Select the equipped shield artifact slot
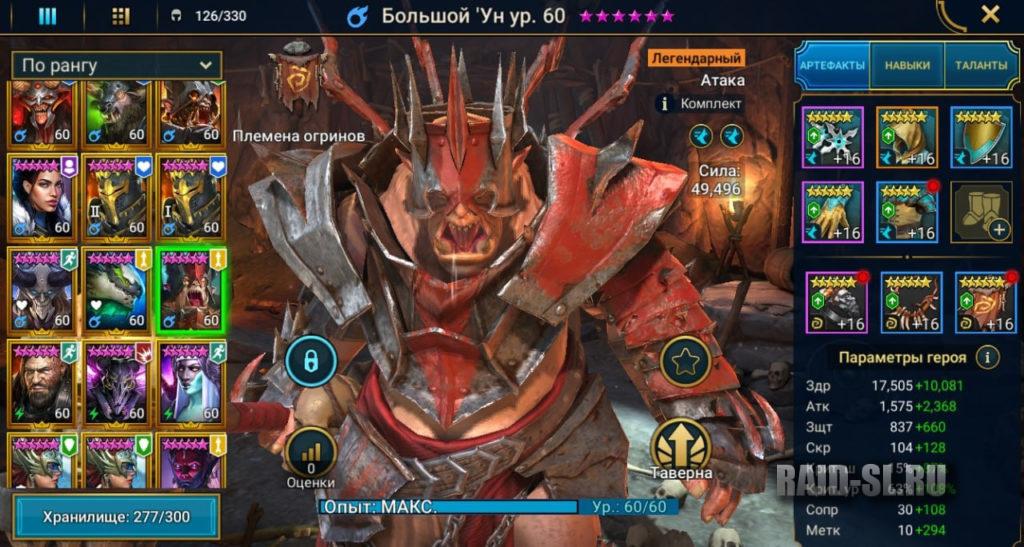The width and height of the screenshot is (1024, 547). coord(980,137)
